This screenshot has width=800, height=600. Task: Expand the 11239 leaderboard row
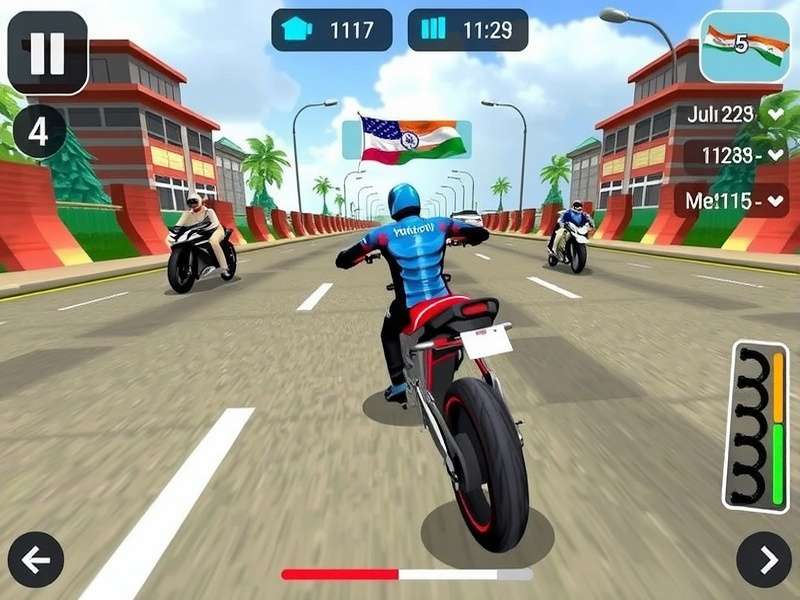tap(775, 156)
